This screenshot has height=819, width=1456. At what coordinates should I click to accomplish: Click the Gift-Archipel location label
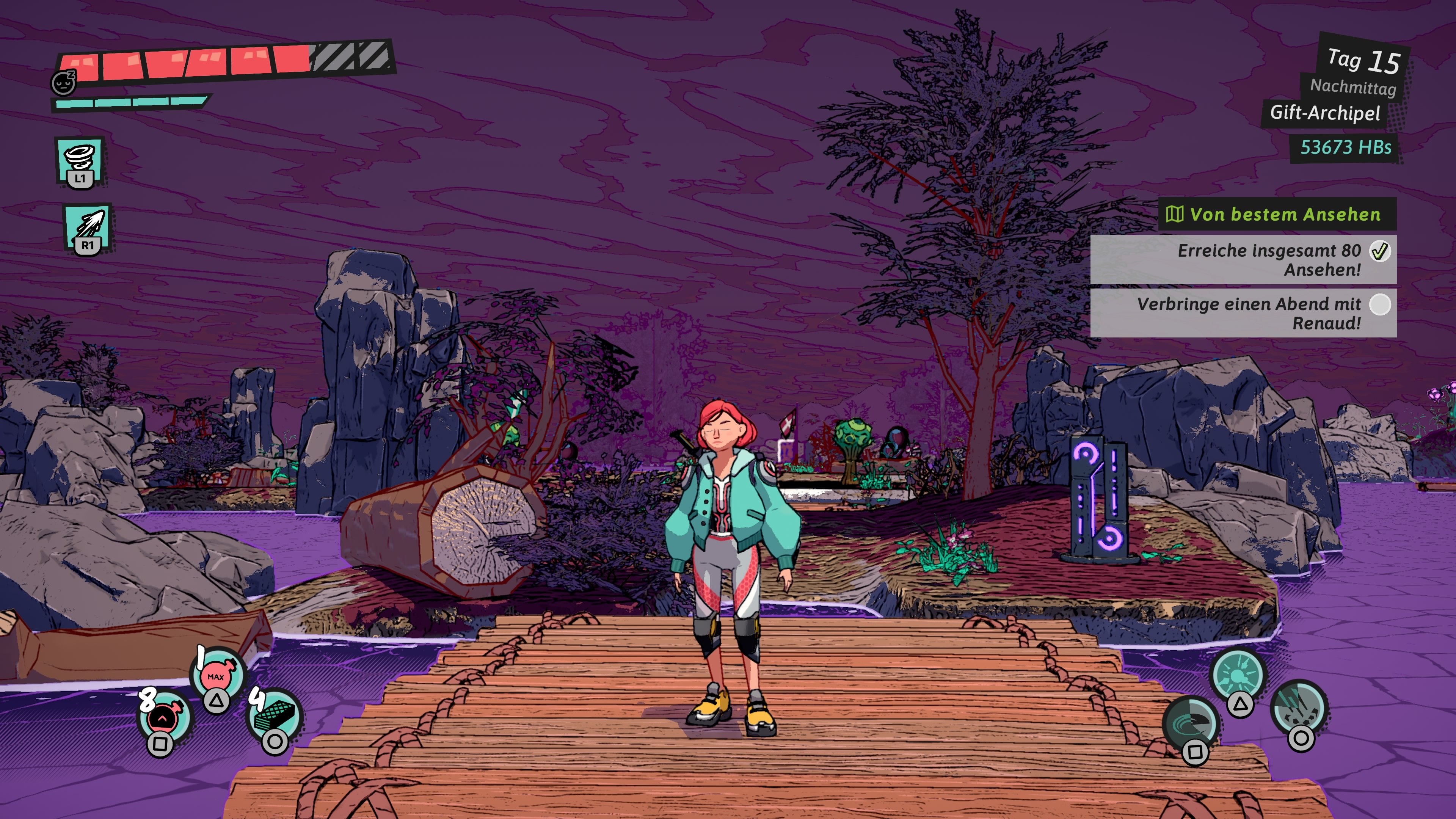(1324, 113)
